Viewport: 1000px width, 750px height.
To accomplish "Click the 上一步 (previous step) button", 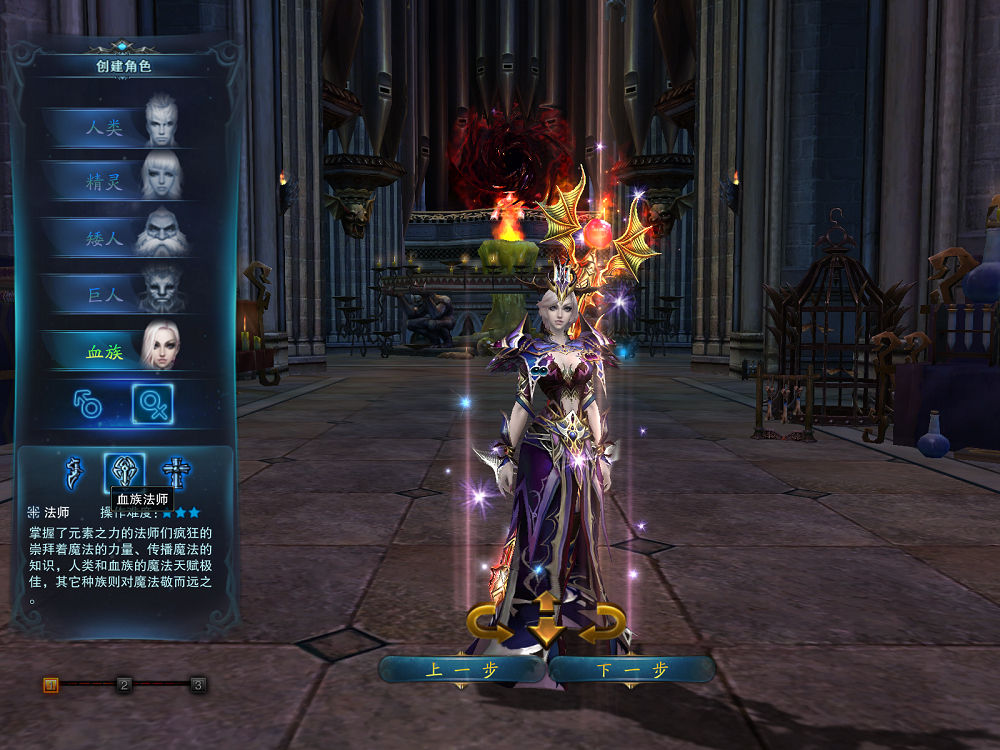I will point(462,670).
